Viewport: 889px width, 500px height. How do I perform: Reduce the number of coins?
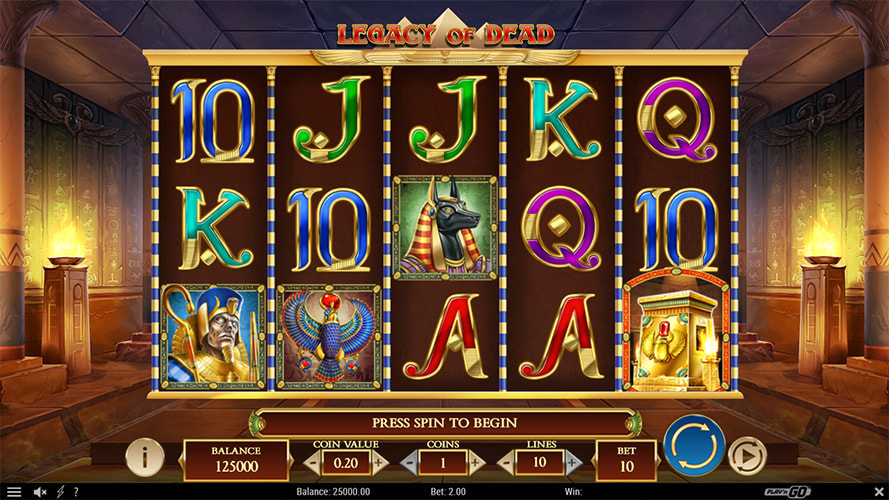[408, 462]
